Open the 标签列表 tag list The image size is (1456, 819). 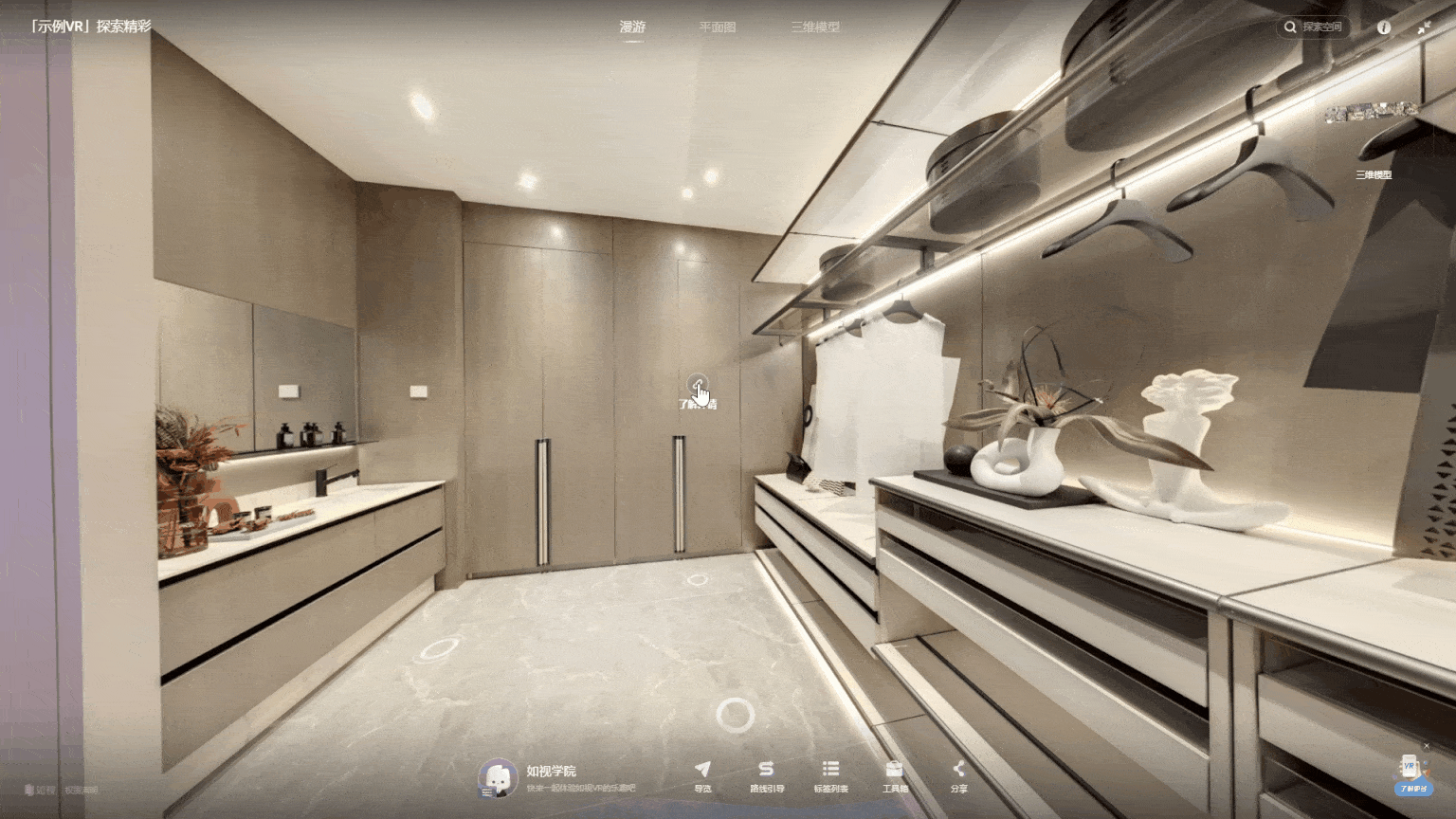pos(831,775)
